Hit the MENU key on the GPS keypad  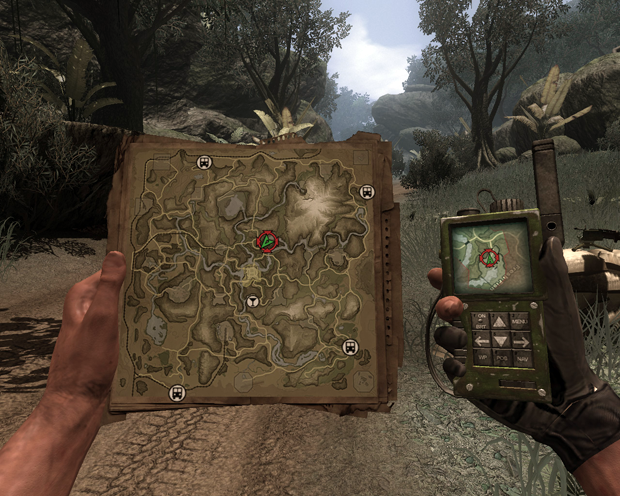pos(519,322)
